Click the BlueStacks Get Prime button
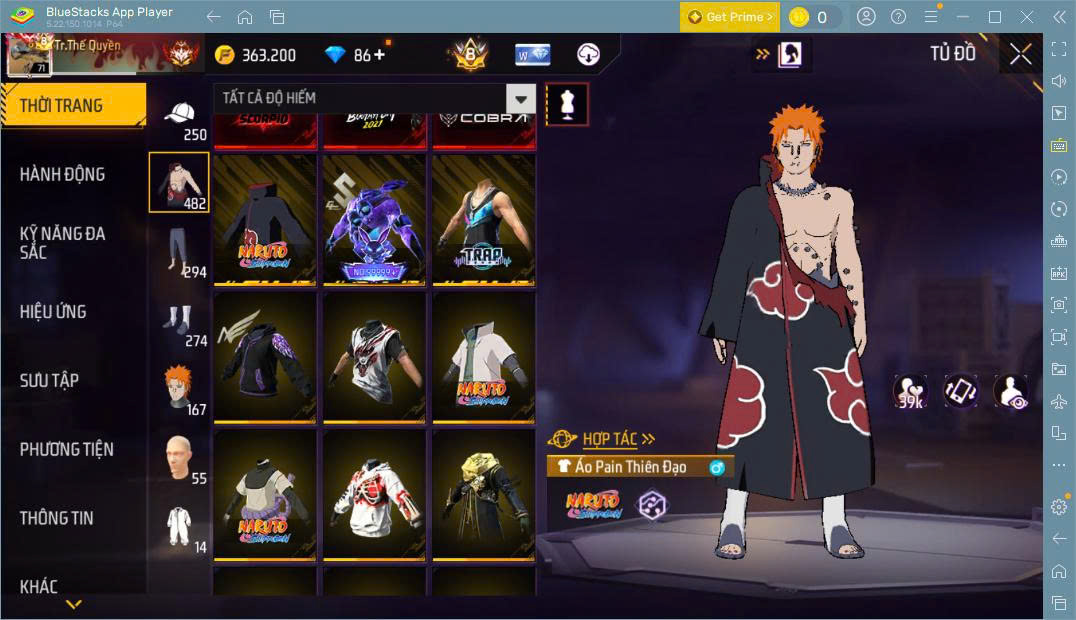The height and width of the screenshot is (620, 1076). (729, 17)
